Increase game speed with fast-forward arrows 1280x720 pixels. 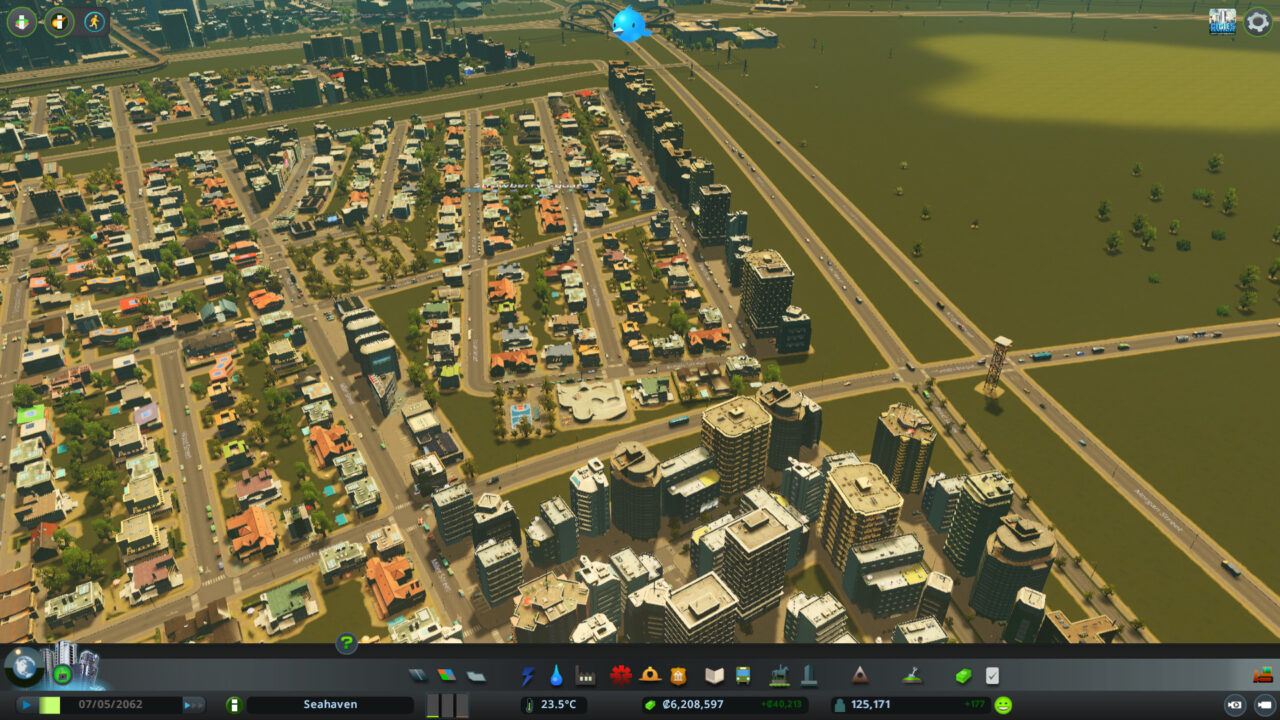192,704
